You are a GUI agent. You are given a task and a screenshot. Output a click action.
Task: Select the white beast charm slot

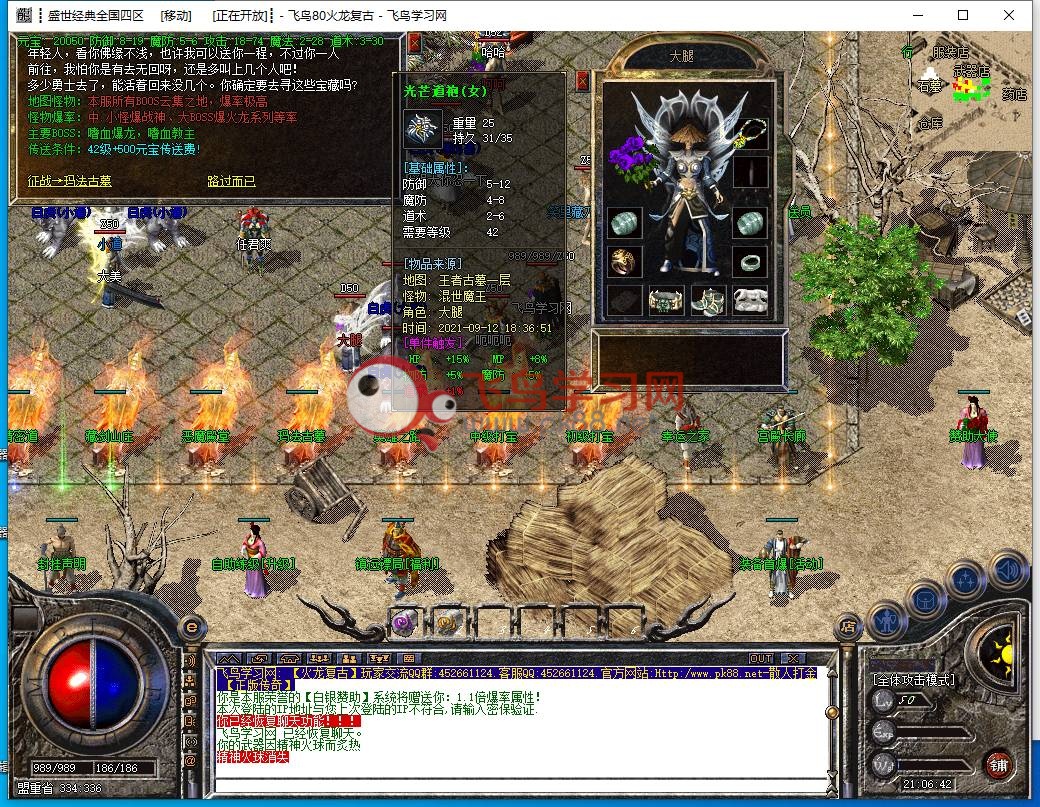pyautogui.click(x=750, y=299)
